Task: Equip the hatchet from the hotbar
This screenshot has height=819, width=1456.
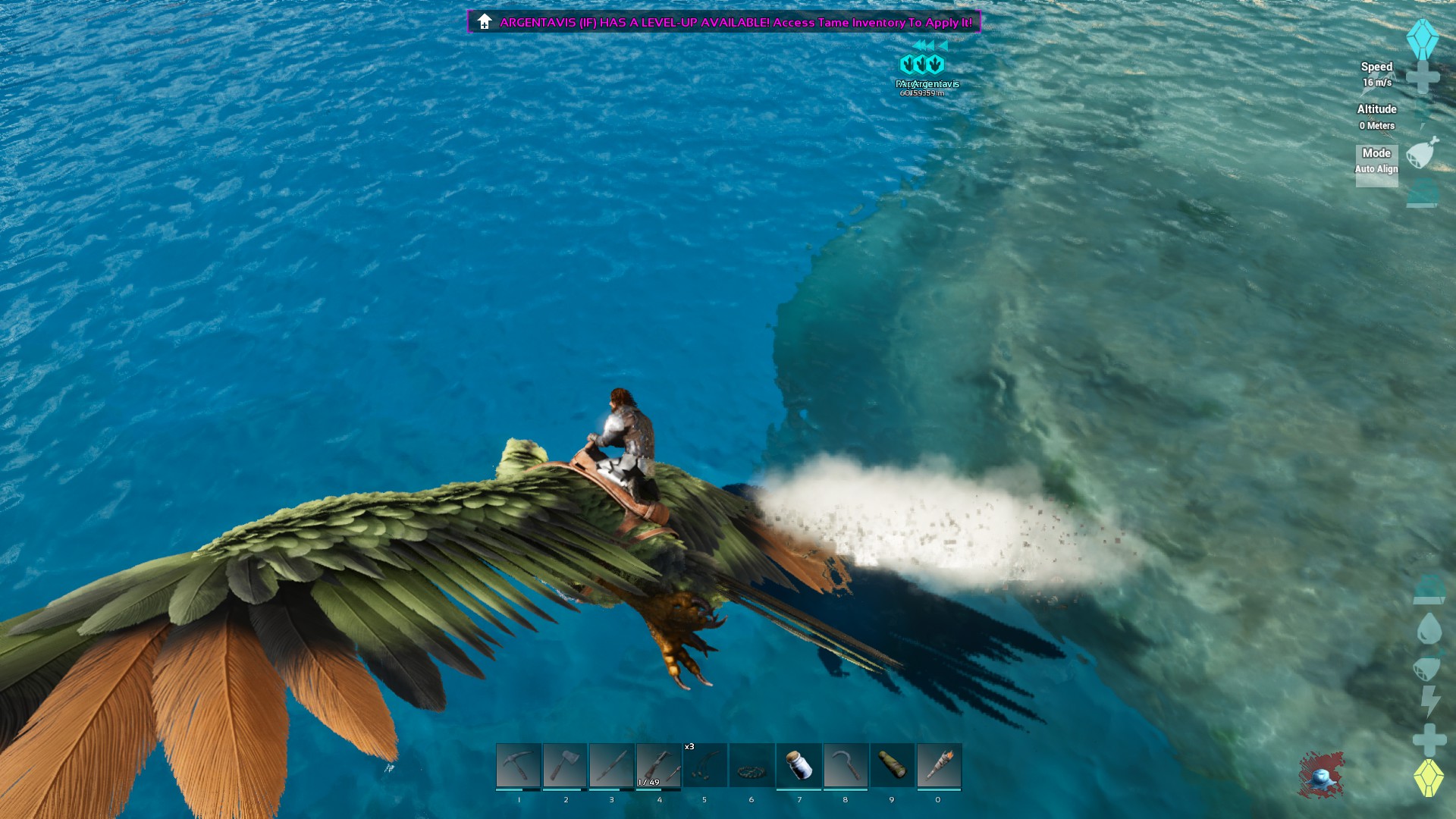Action: point(565,765)
